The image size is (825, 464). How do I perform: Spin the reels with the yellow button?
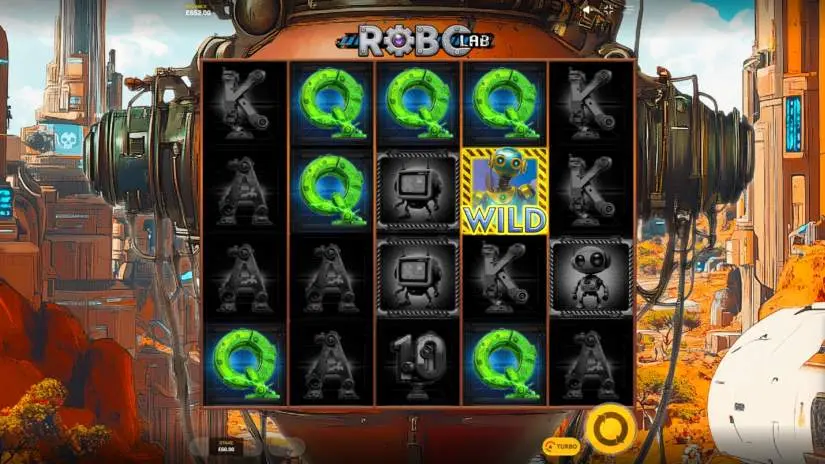(x=610, y=429)
